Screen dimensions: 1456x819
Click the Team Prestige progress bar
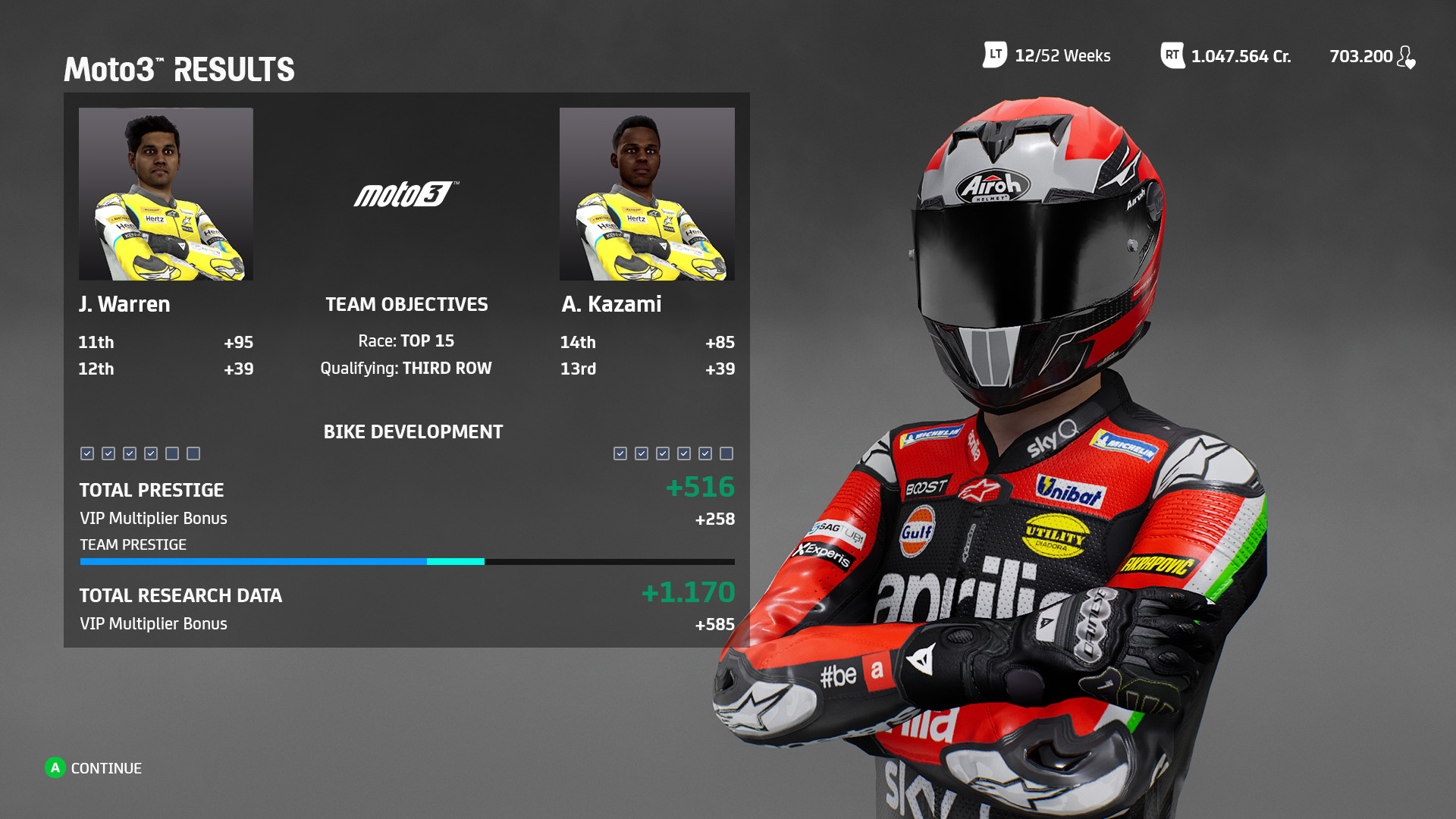click(406, 562)
